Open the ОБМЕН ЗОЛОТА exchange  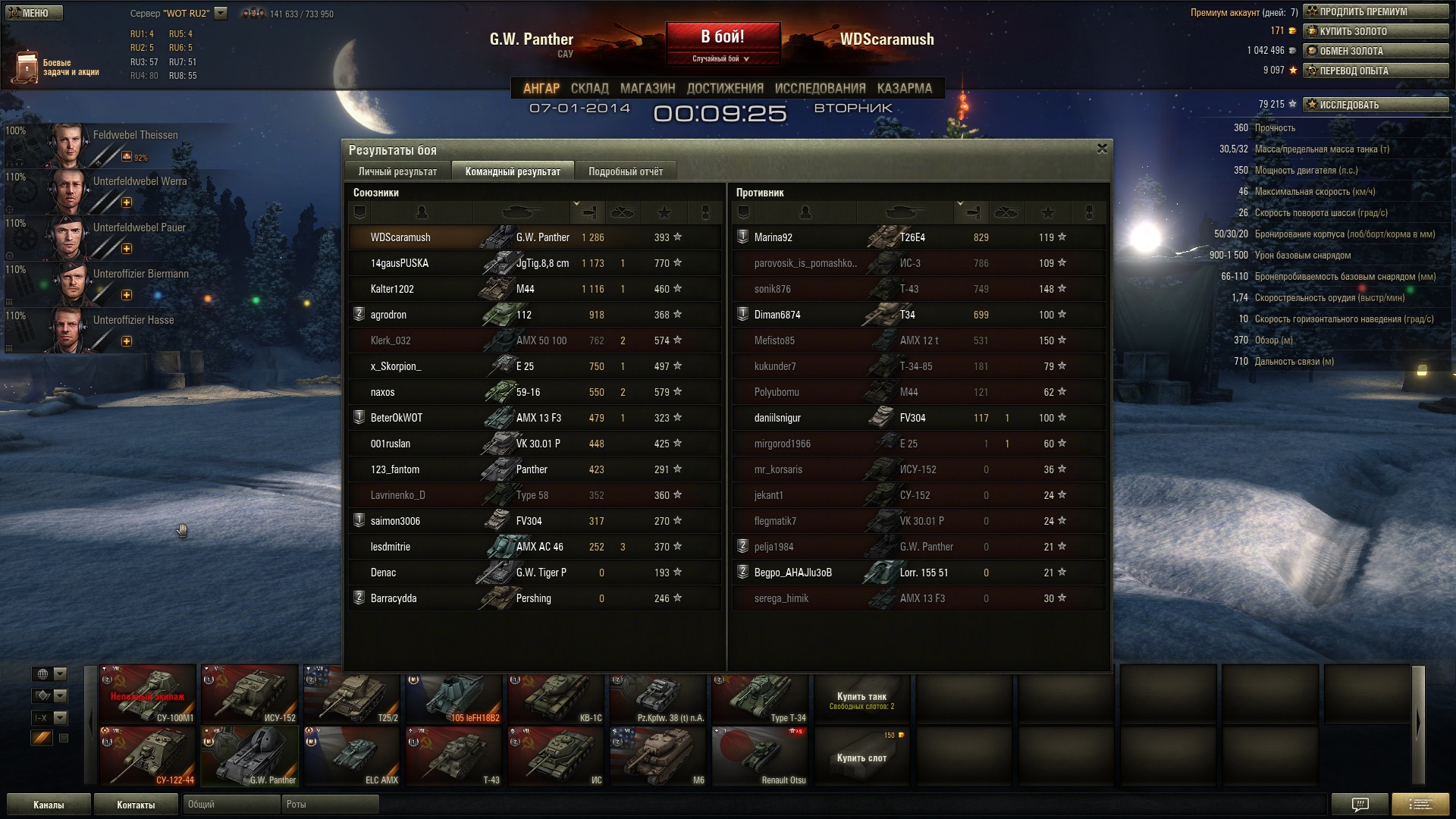pos(1375,51)
